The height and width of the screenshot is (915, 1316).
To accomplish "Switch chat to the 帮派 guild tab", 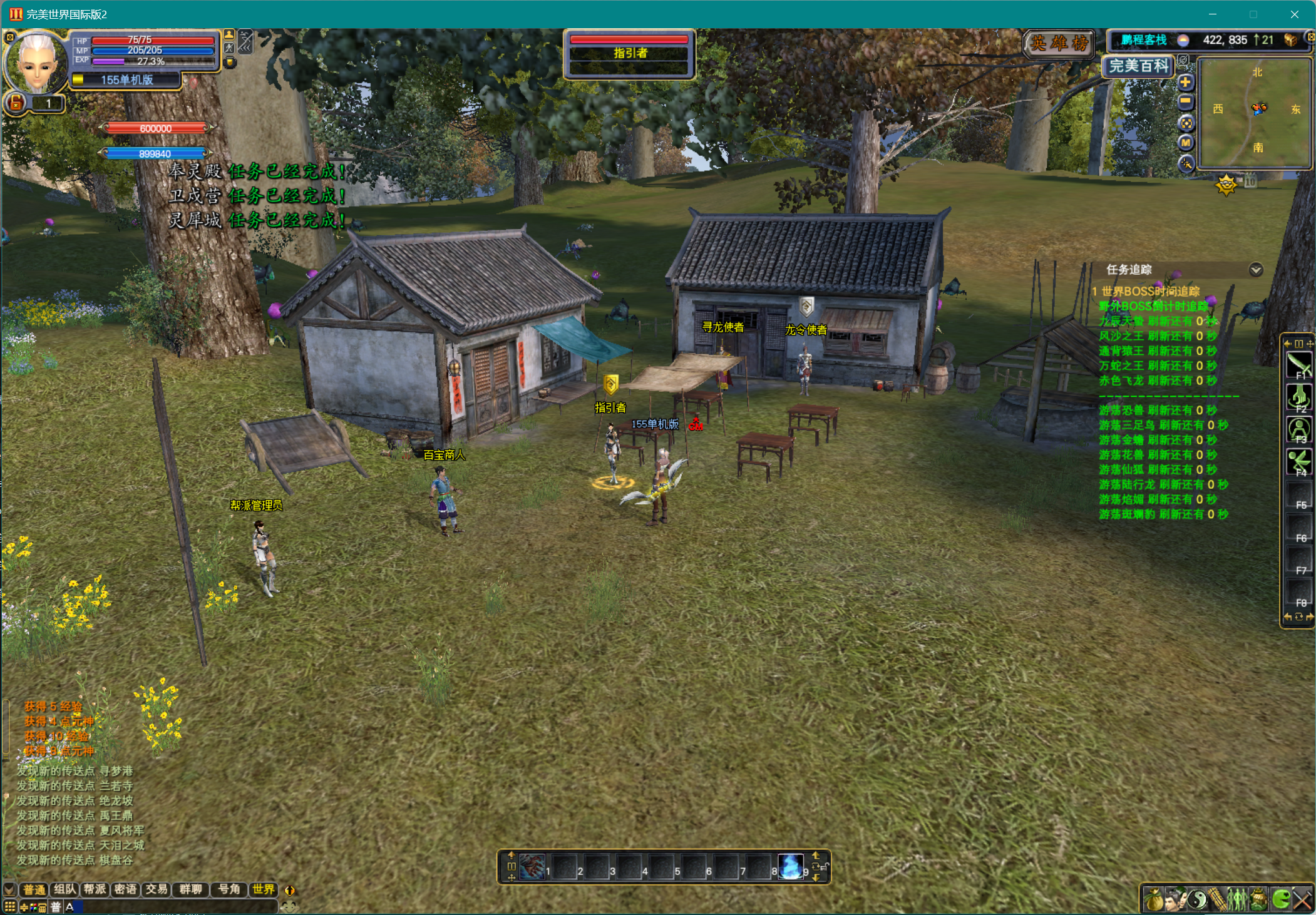I will (x=95, y=889).
